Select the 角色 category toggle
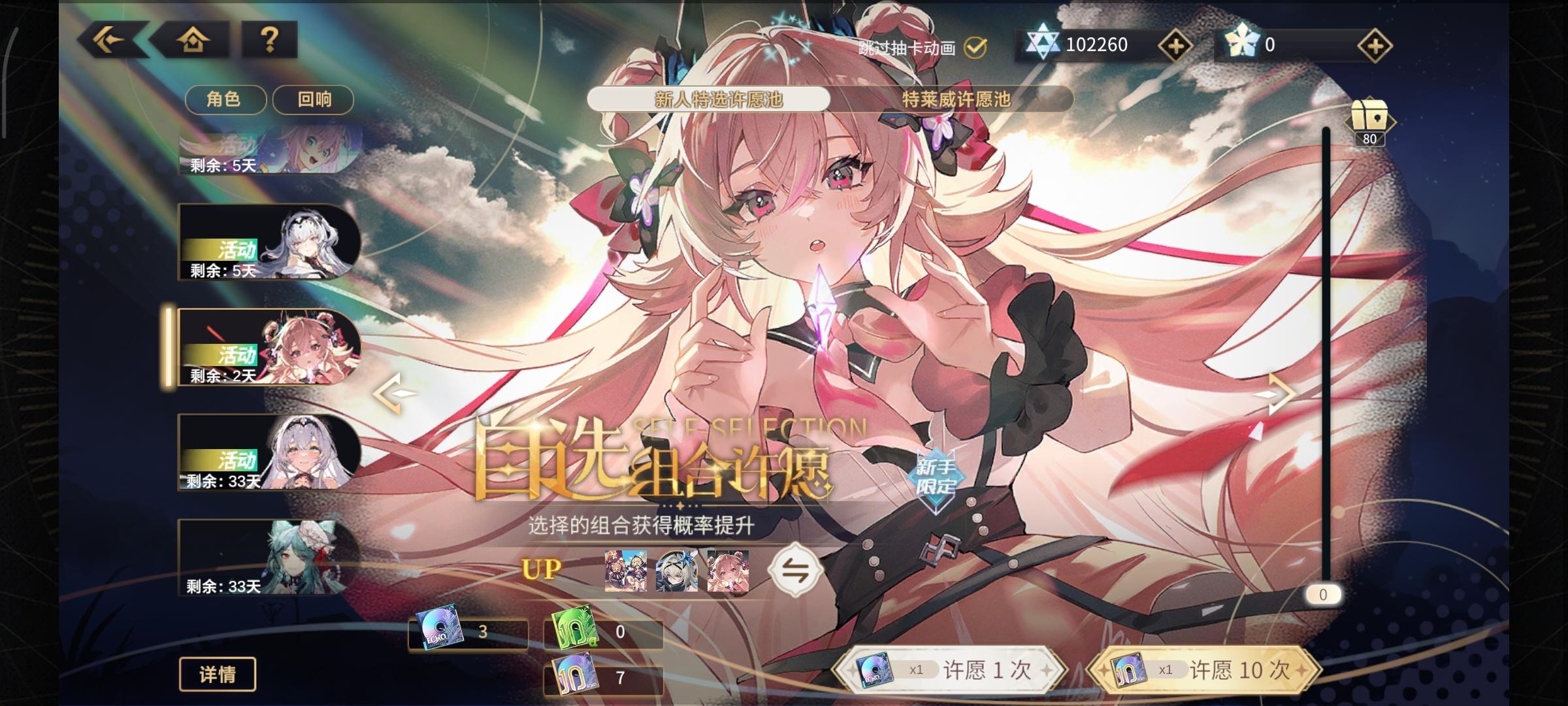This screenshot has width=1568, height=706. (226, 99)
